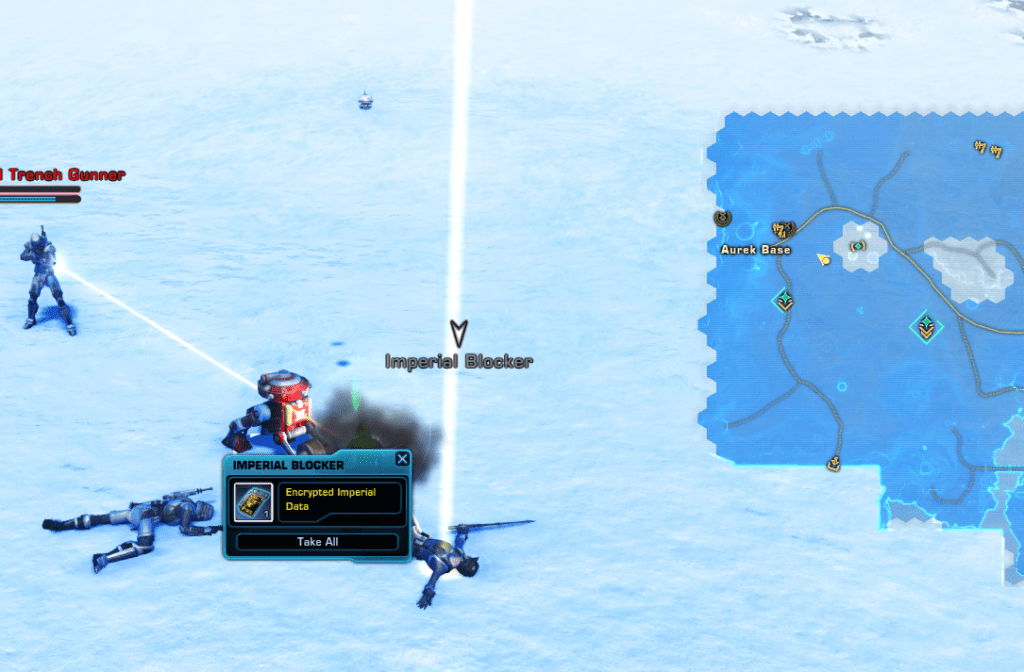Select the gold marker at the map's bottom path end
Viewport: 1024px width, 672px height.
coord(832,463)
